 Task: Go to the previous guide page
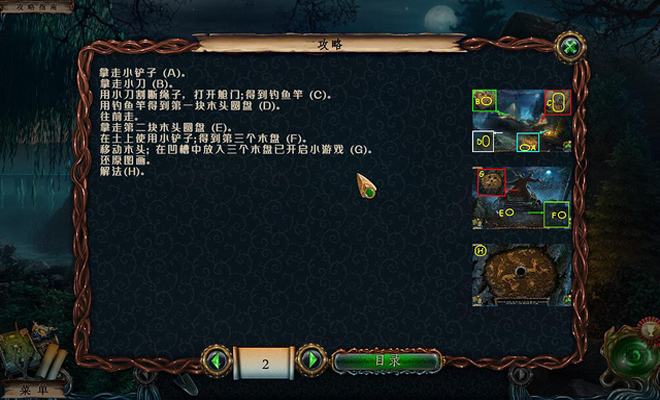tap(217, 359)
